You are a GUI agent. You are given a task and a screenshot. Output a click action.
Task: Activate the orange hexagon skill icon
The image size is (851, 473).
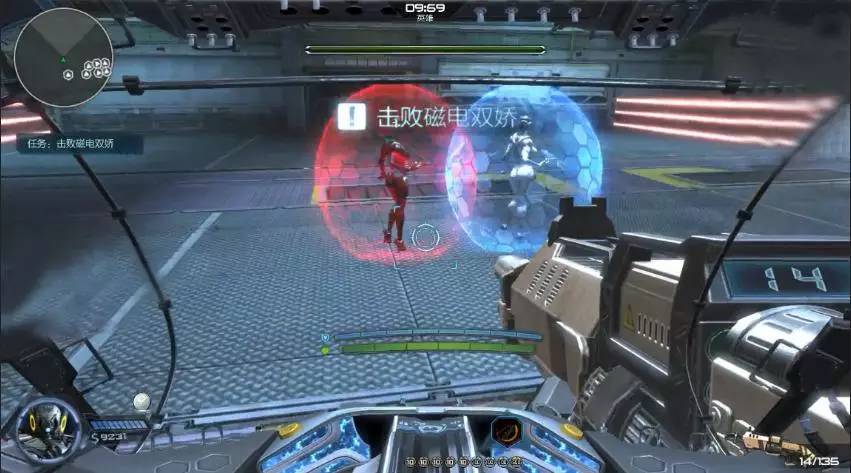click(505, 434)
